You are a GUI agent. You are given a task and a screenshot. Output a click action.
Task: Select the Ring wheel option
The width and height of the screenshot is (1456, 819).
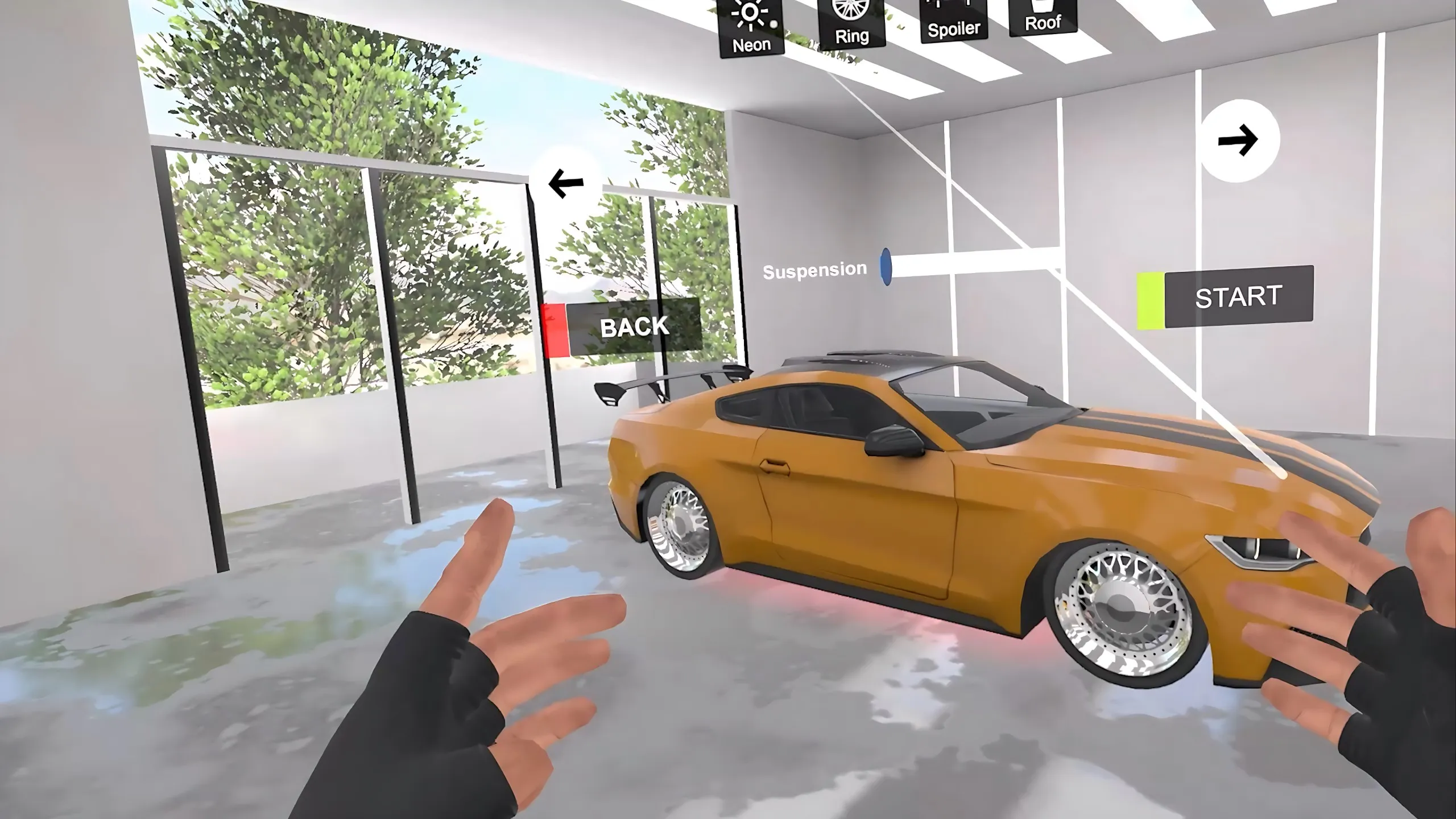(x=851, y=22)
